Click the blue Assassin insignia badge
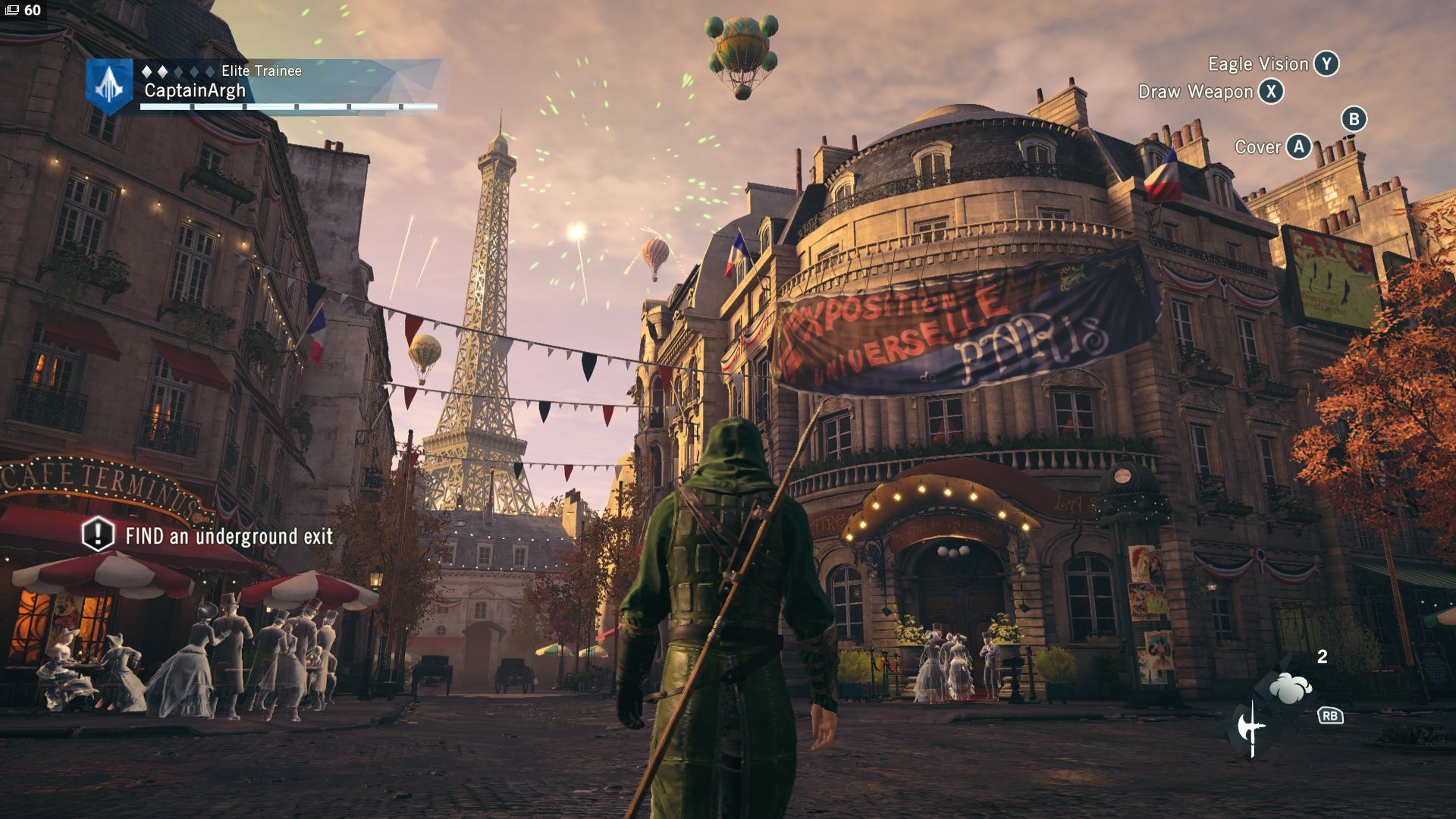1456x819 pixels. pos(108,86)
